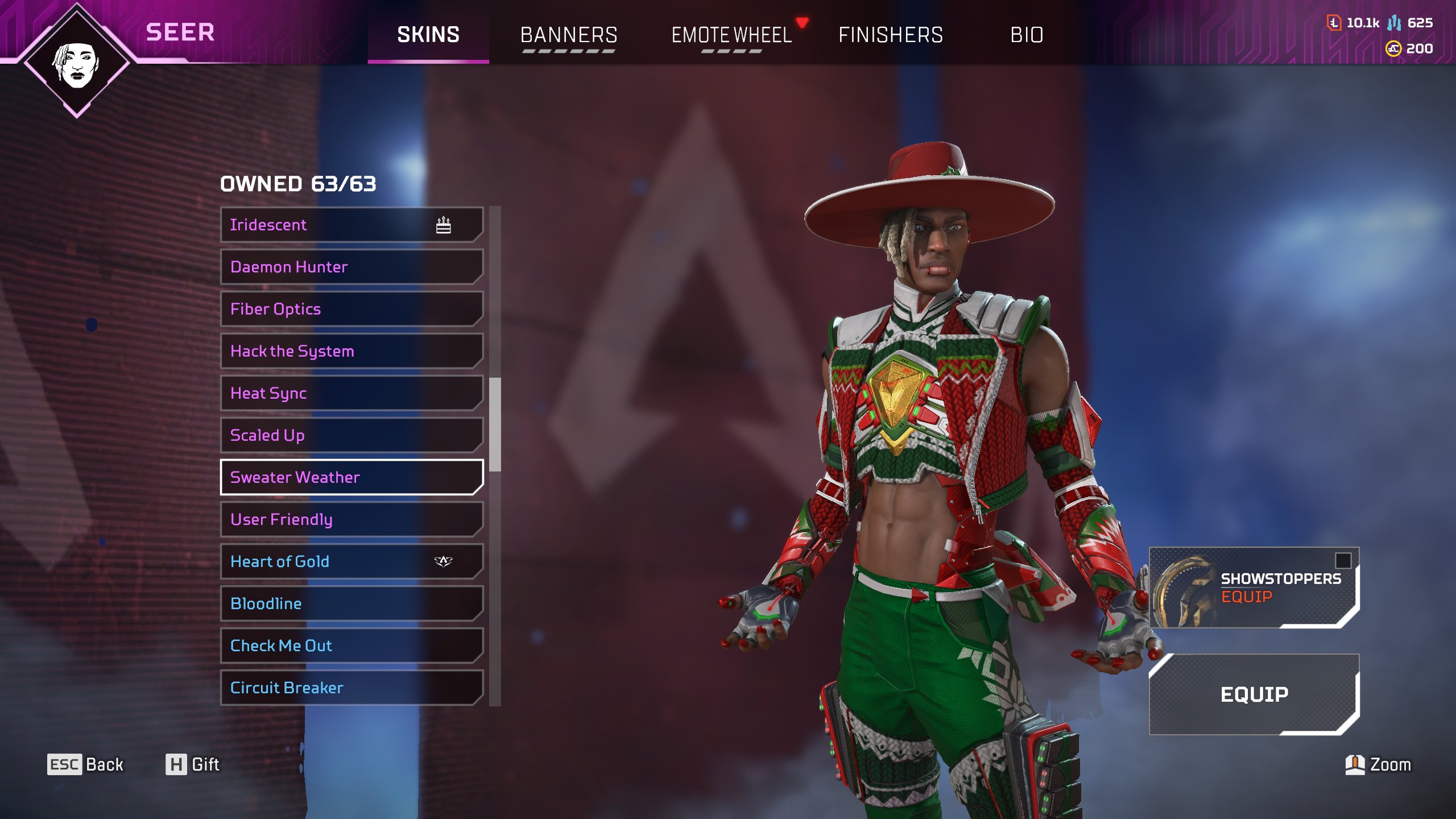Preview the Fiber Optics skin
The height and width of the screenshot is (819, 1456).
[x=351, y=309]
